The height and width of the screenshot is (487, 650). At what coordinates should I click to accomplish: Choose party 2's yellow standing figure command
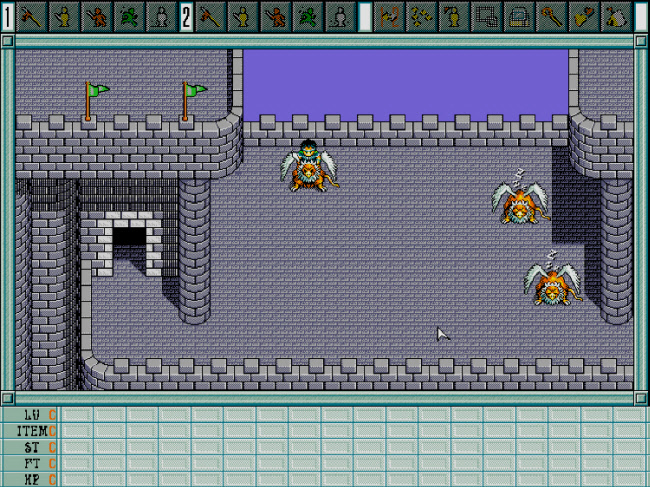tap(242, 16)
